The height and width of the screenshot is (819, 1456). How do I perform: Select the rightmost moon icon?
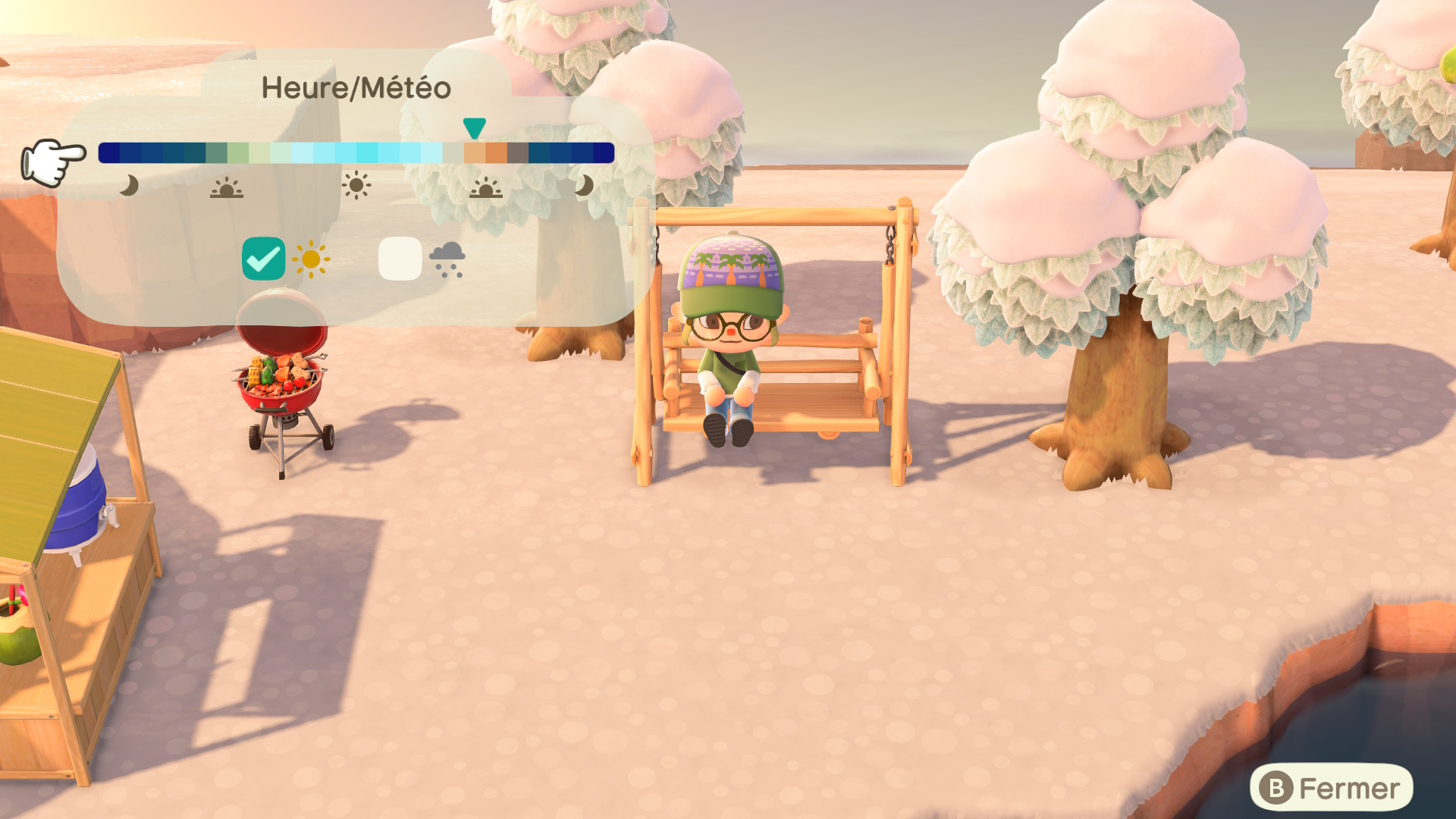[x=584, y=184]
